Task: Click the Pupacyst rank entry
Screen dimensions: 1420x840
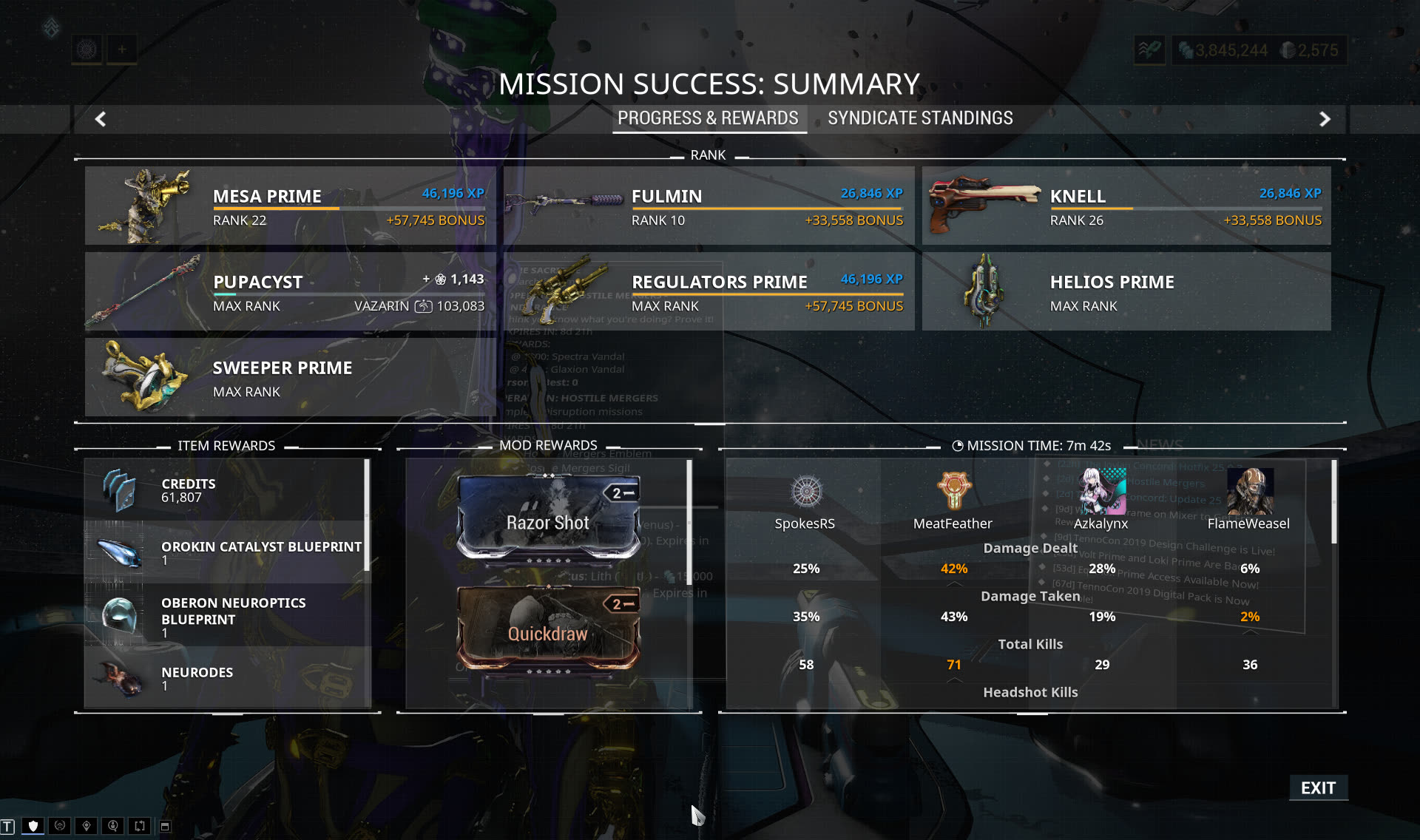Action: pyautogui.click(x=290, y=291)
